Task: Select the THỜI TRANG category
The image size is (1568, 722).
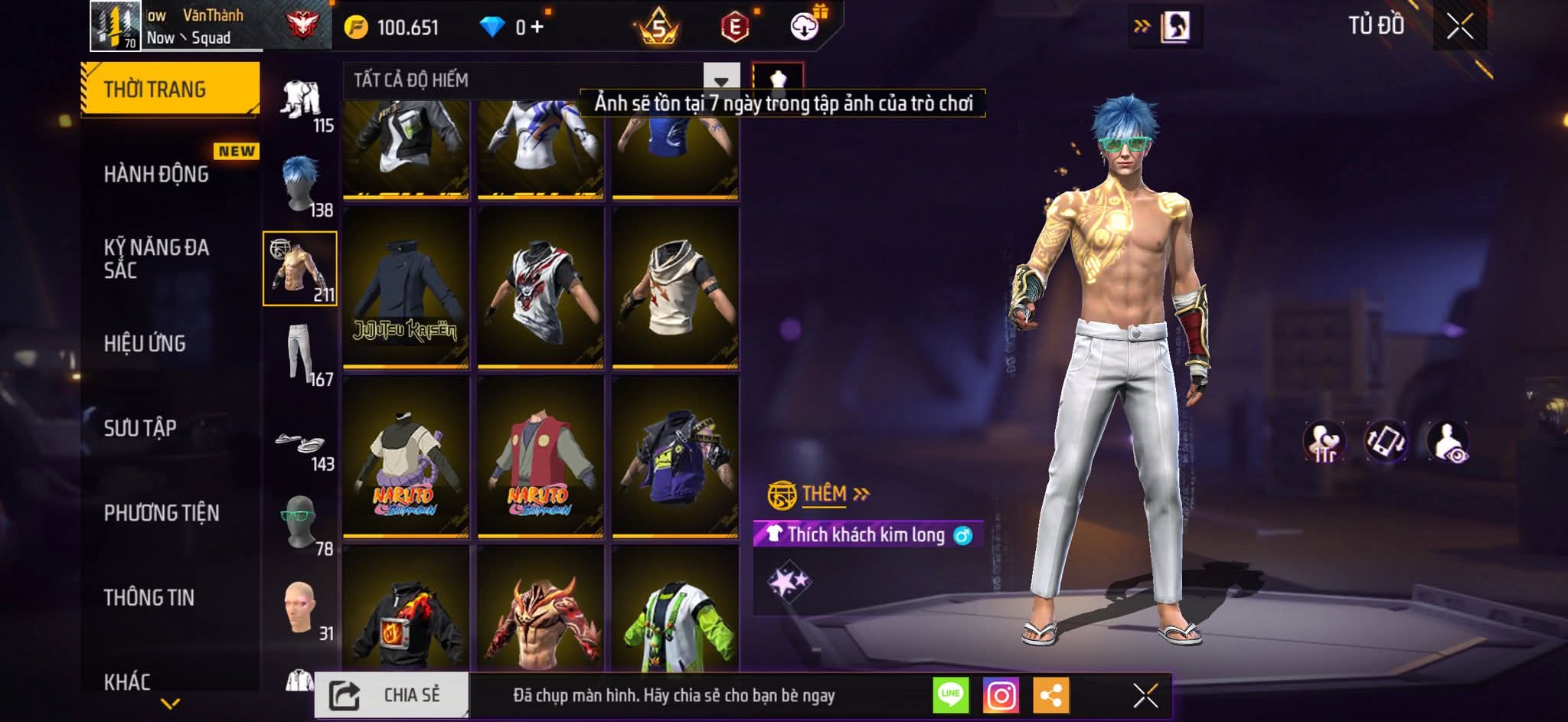Action: click(x=169, y=89)
